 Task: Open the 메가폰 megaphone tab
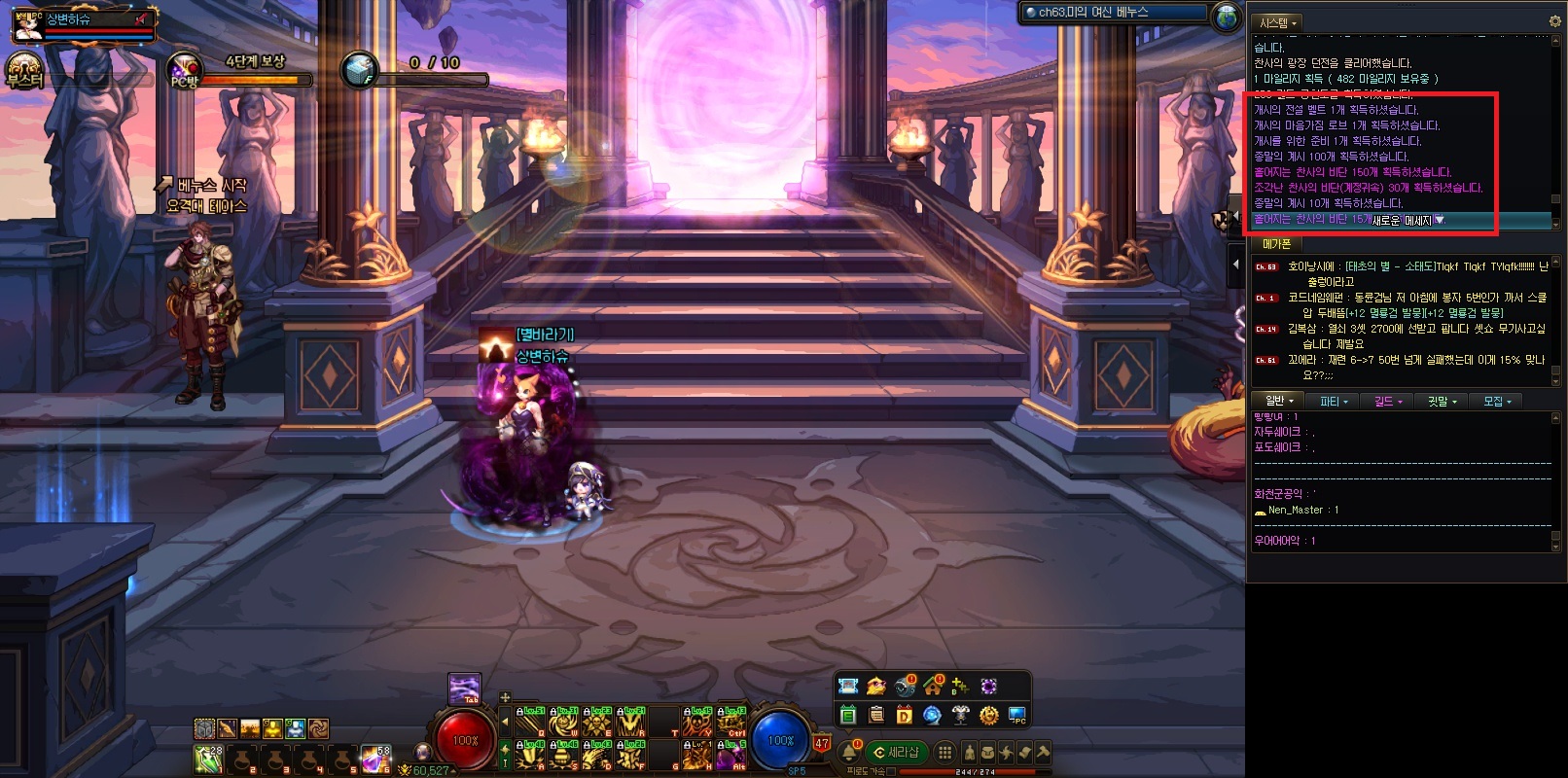coord(1276,244)
